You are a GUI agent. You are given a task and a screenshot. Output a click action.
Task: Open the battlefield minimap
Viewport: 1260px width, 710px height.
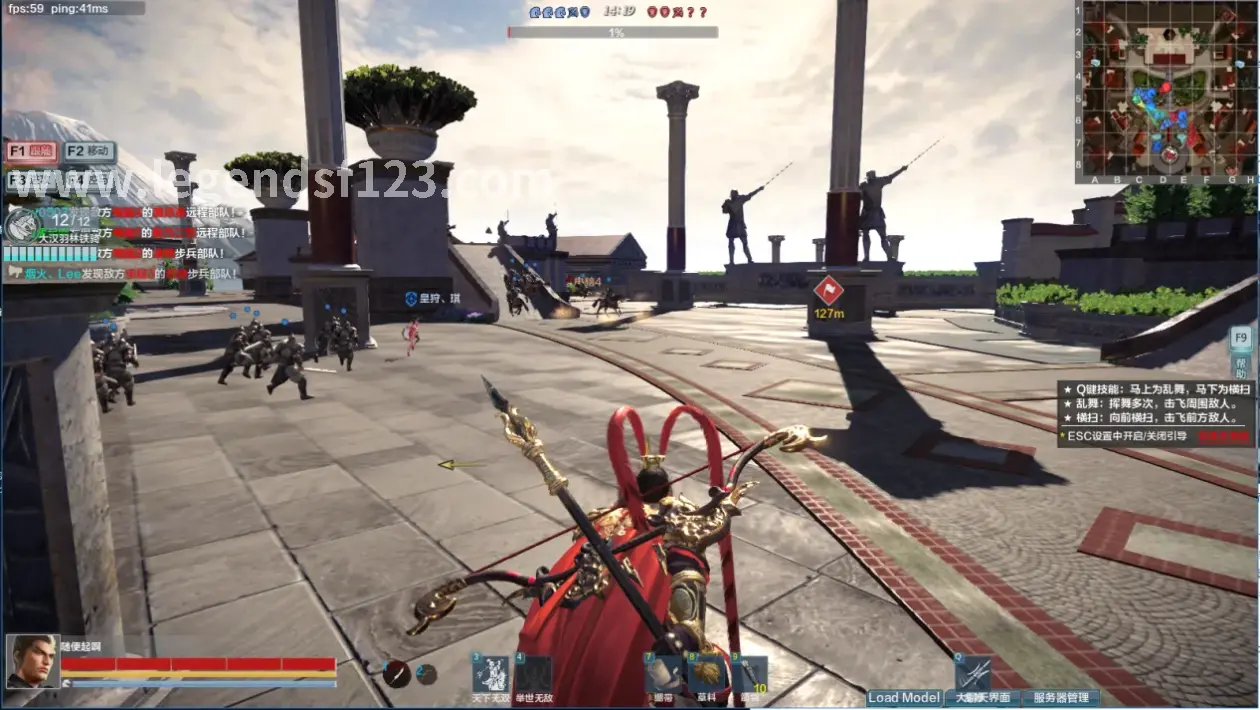point(1166,92)
